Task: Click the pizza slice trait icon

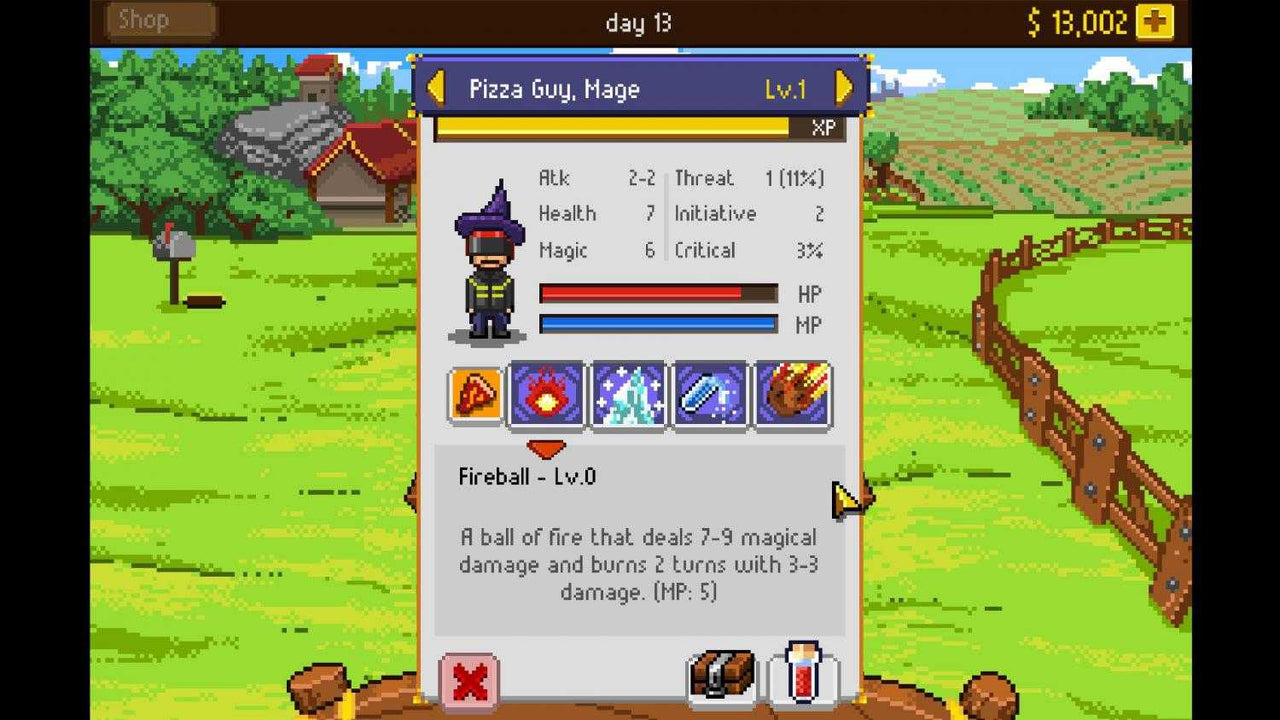Action: pyautogui.click(x=475, y=393)
